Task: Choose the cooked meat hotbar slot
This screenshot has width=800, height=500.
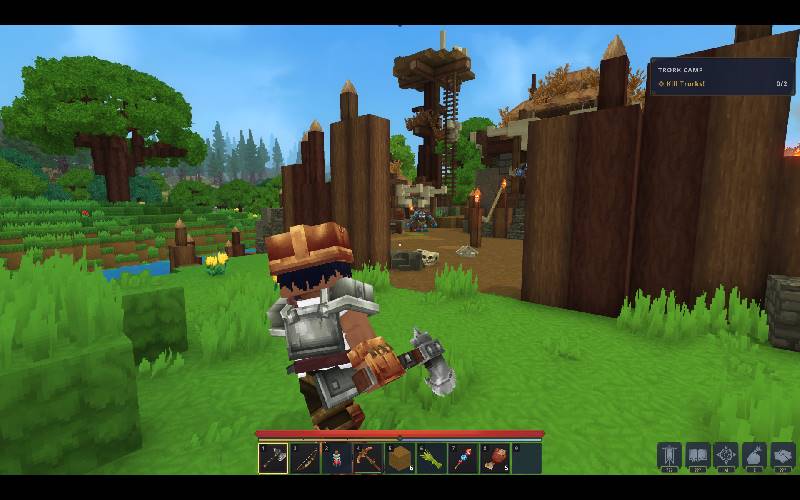Action: point(495,458)
